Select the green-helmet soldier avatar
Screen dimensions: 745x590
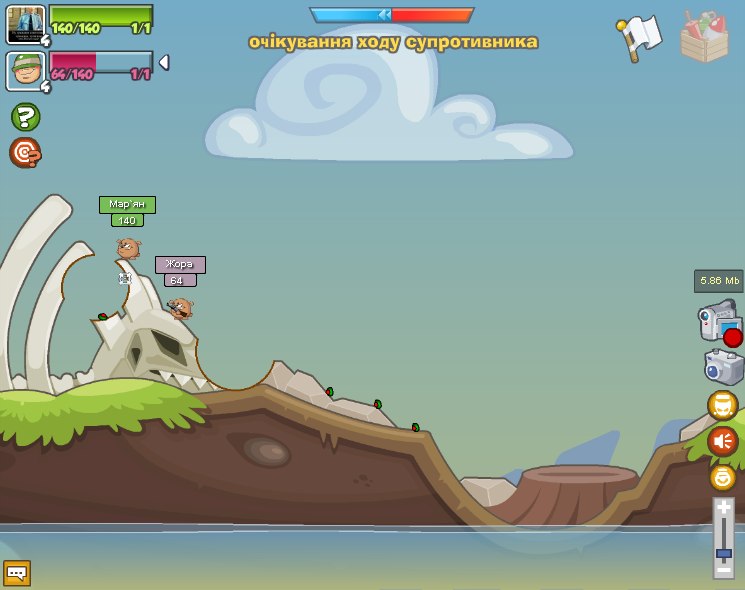25,71
